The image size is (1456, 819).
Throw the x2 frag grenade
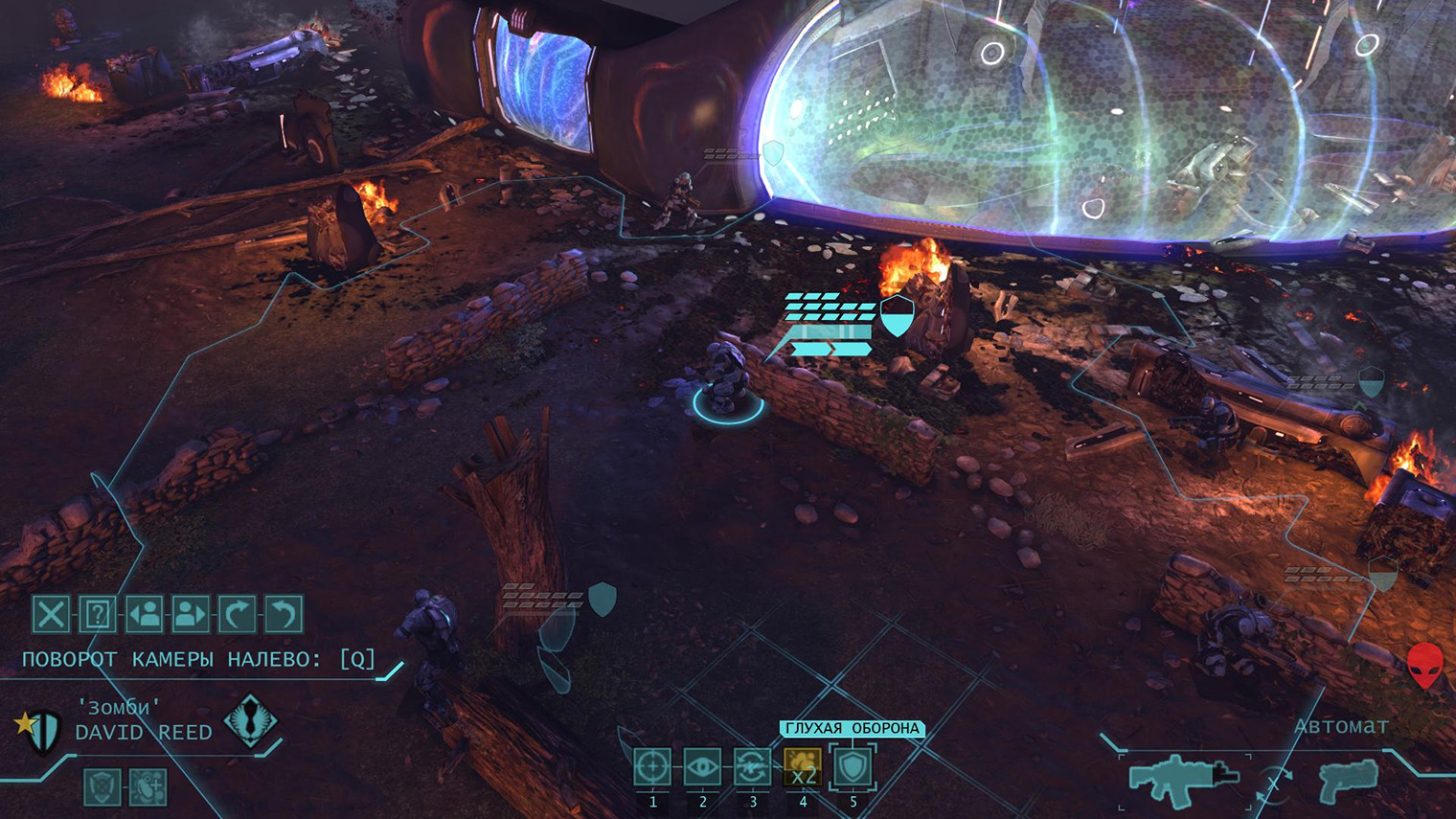(803, 768)
